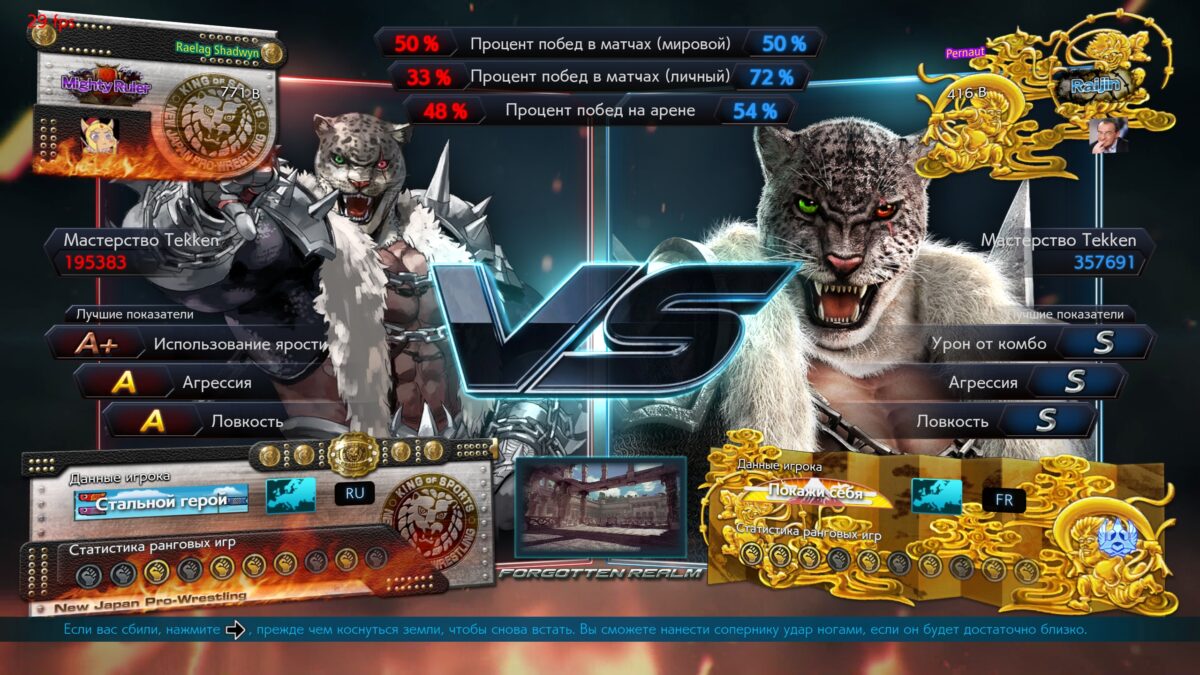1200x675 pixels.
Task: Click the suited man player avatar
Action: coord(1108,135)
